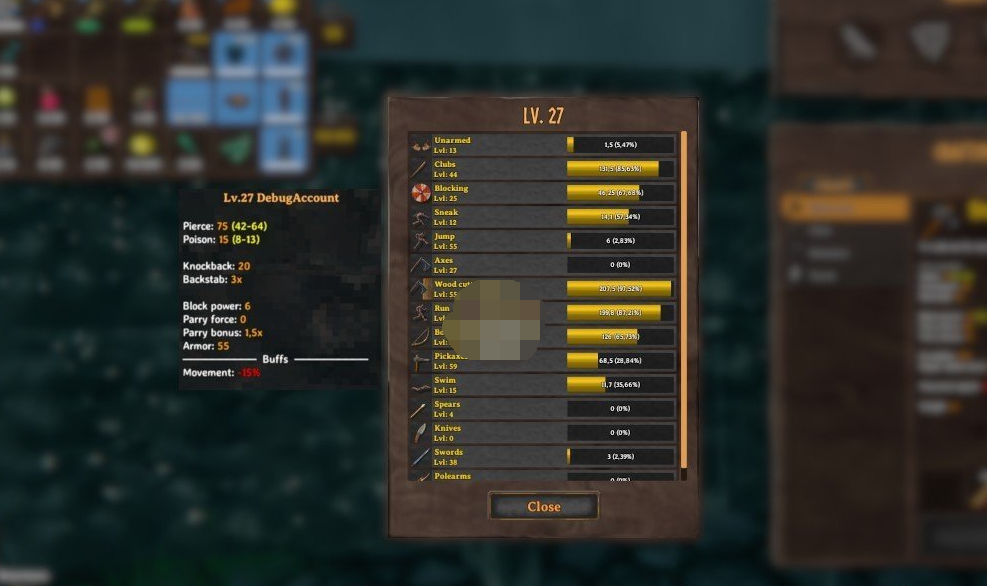Click the skills list scrollbar

(684, 300)
